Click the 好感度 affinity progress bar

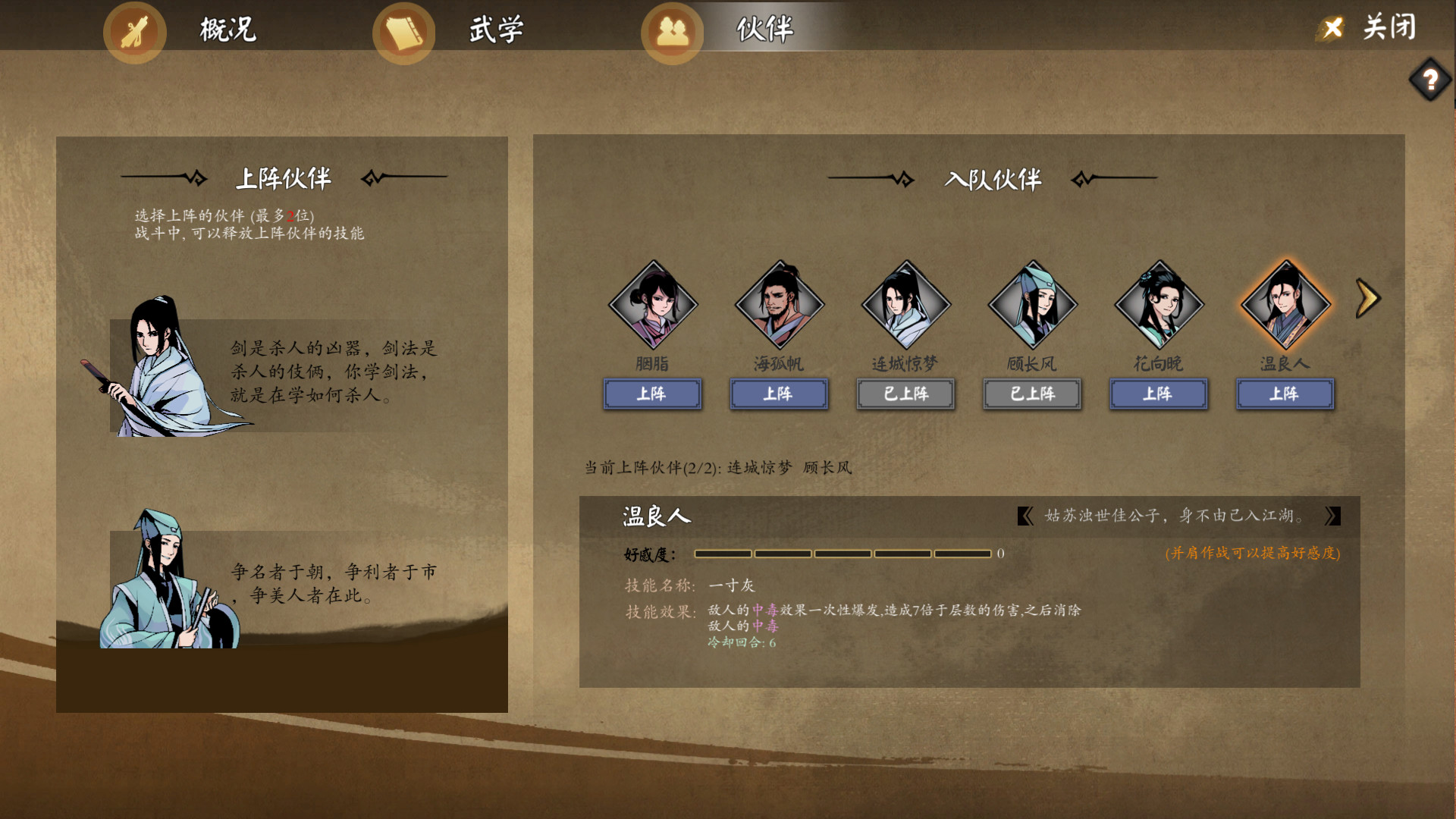(842, 554)
